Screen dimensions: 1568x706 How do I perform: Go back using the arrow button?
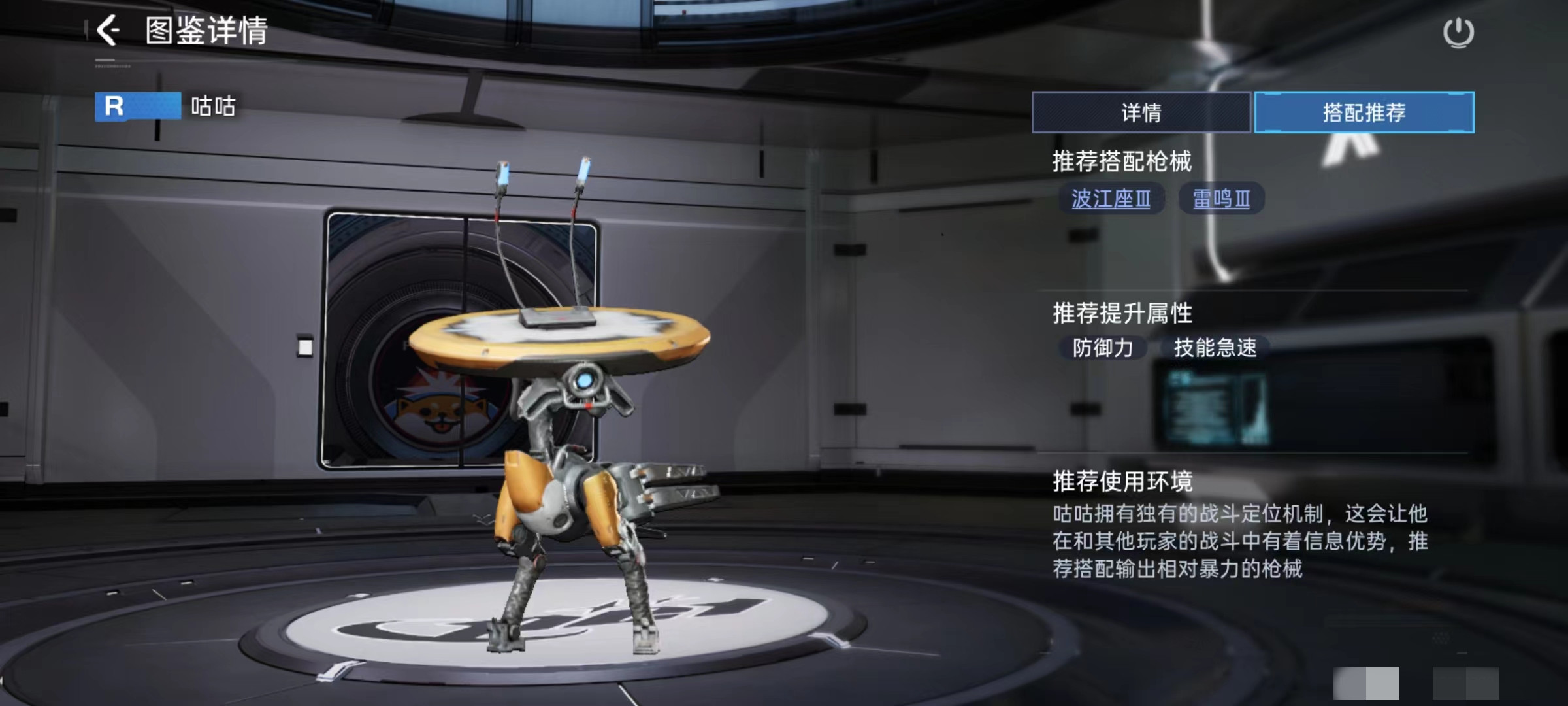pyautogui.click(x=108, y=31)
